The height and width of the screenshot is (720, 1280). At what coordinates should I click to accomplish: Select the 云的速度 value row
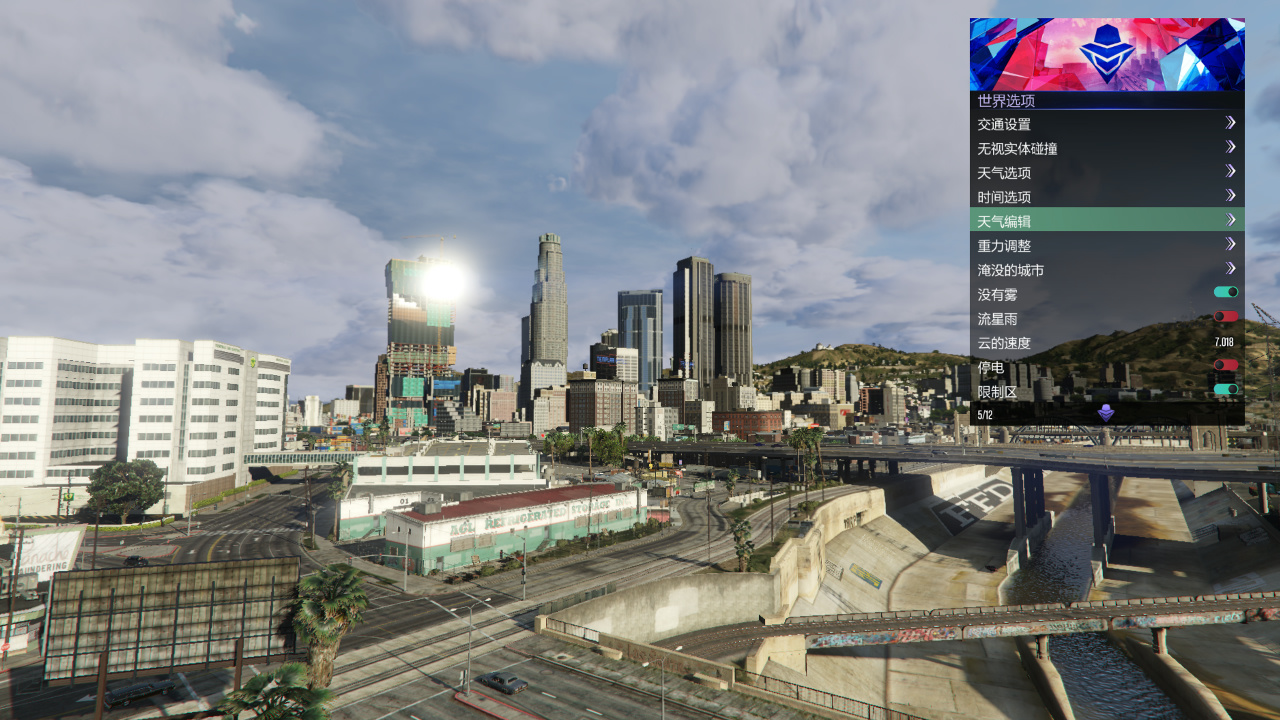point(1106,343)
